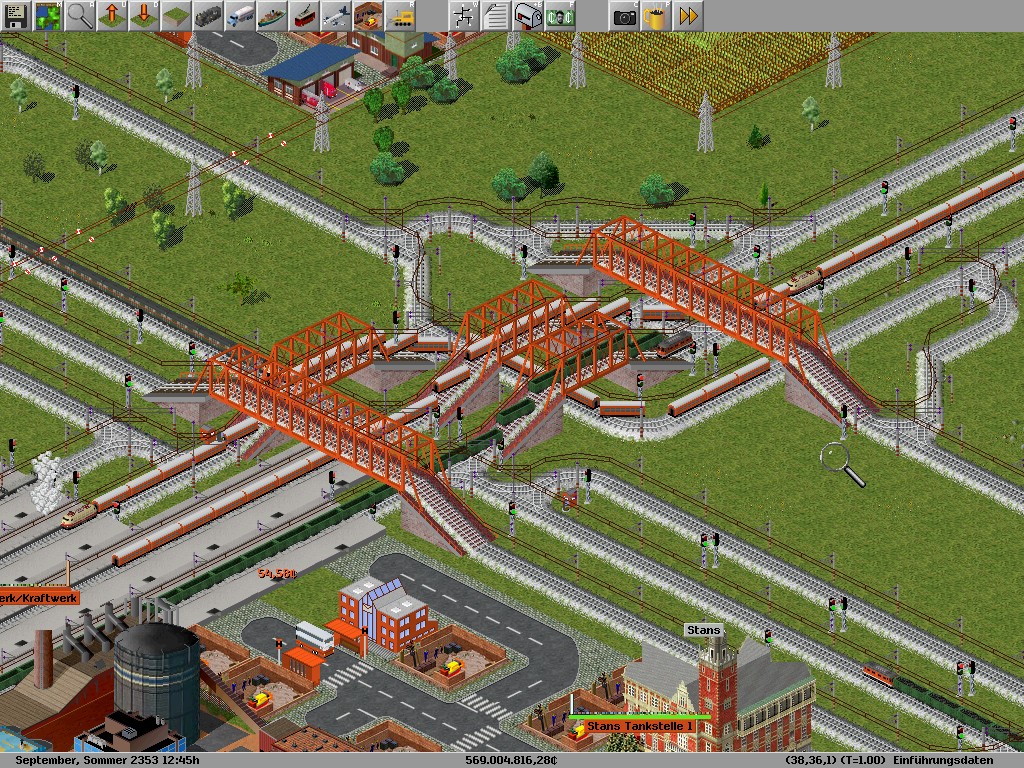Viewport: 1024px width, 768px height.
Task: Choose the lower land tool
Action: (144, 16)
